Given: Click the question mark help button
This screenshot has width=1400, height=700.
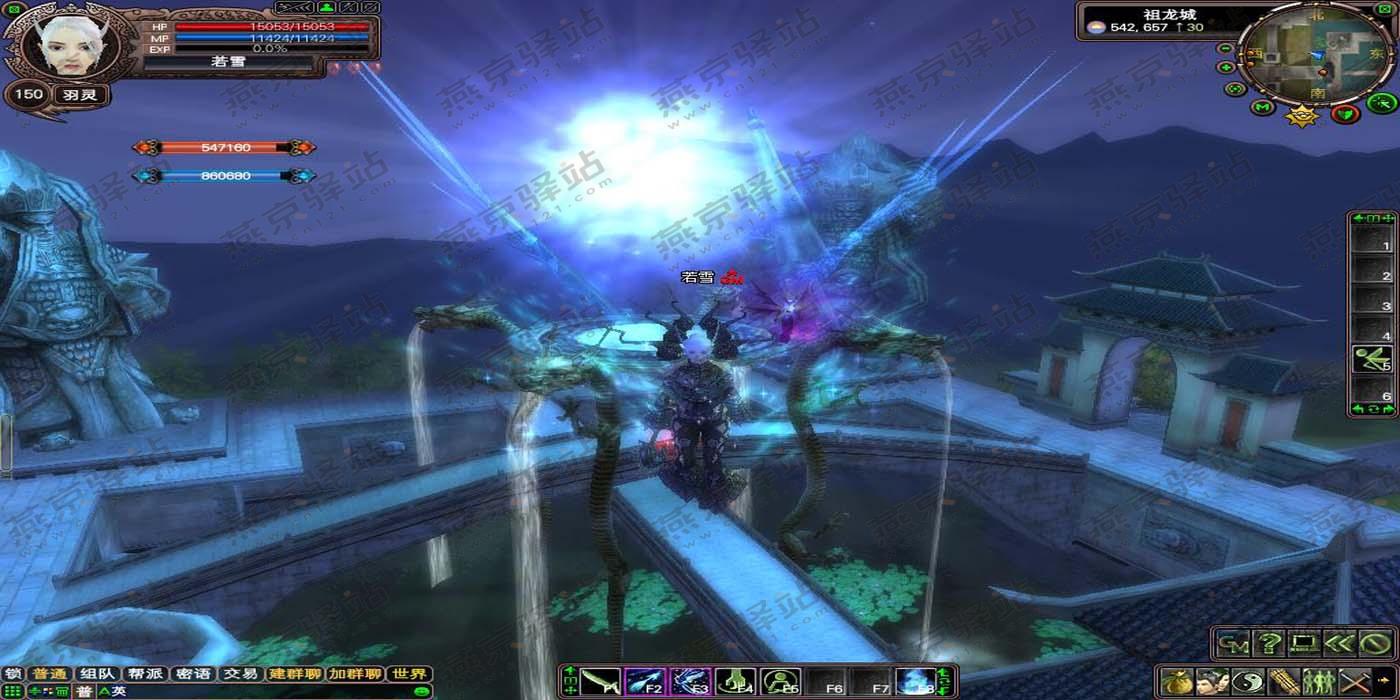Looking at the screenshot, I should 1269,643.
